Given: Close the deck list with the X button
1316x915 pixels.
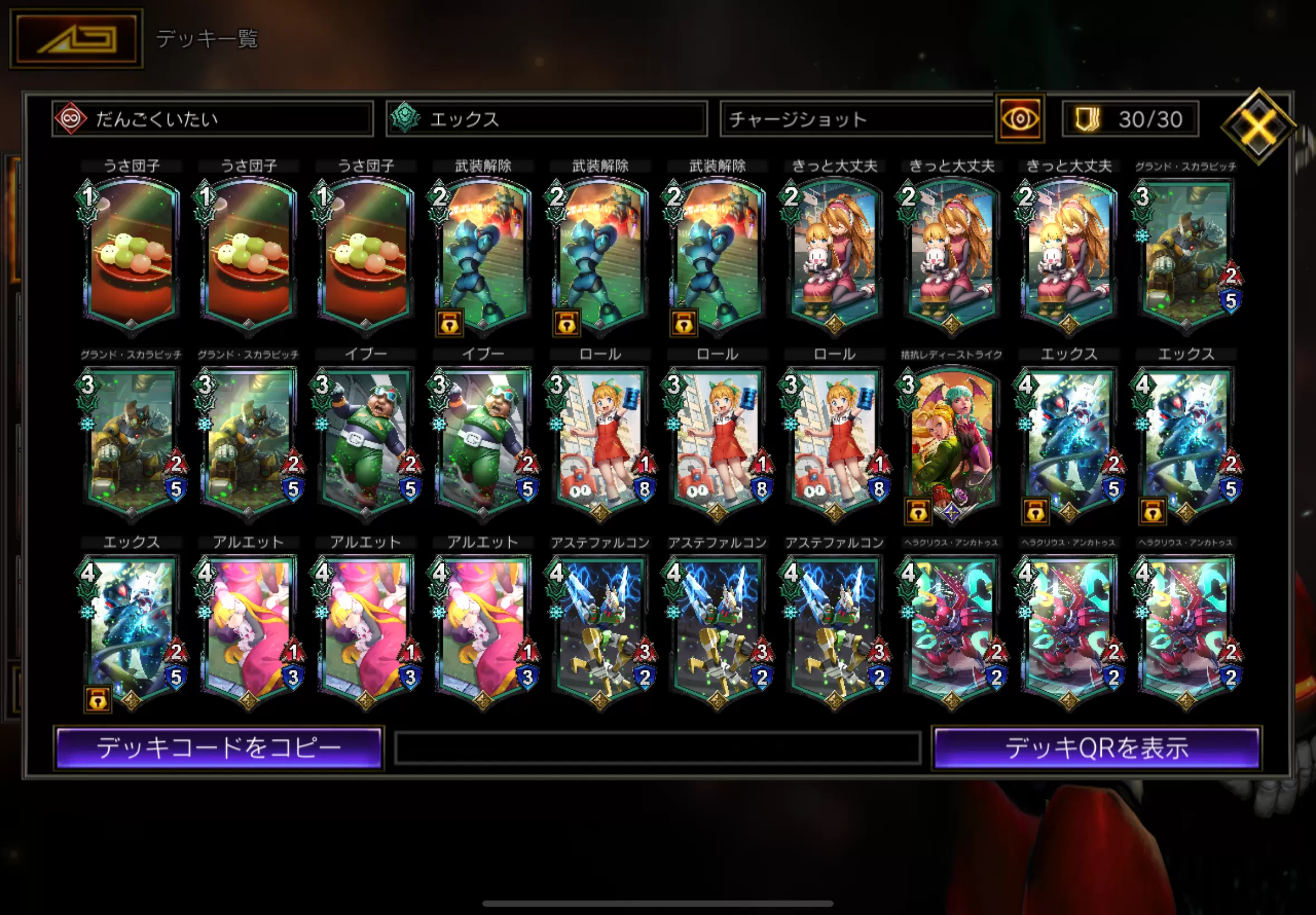Looking at the screenshot, I should pos(1258,126).
